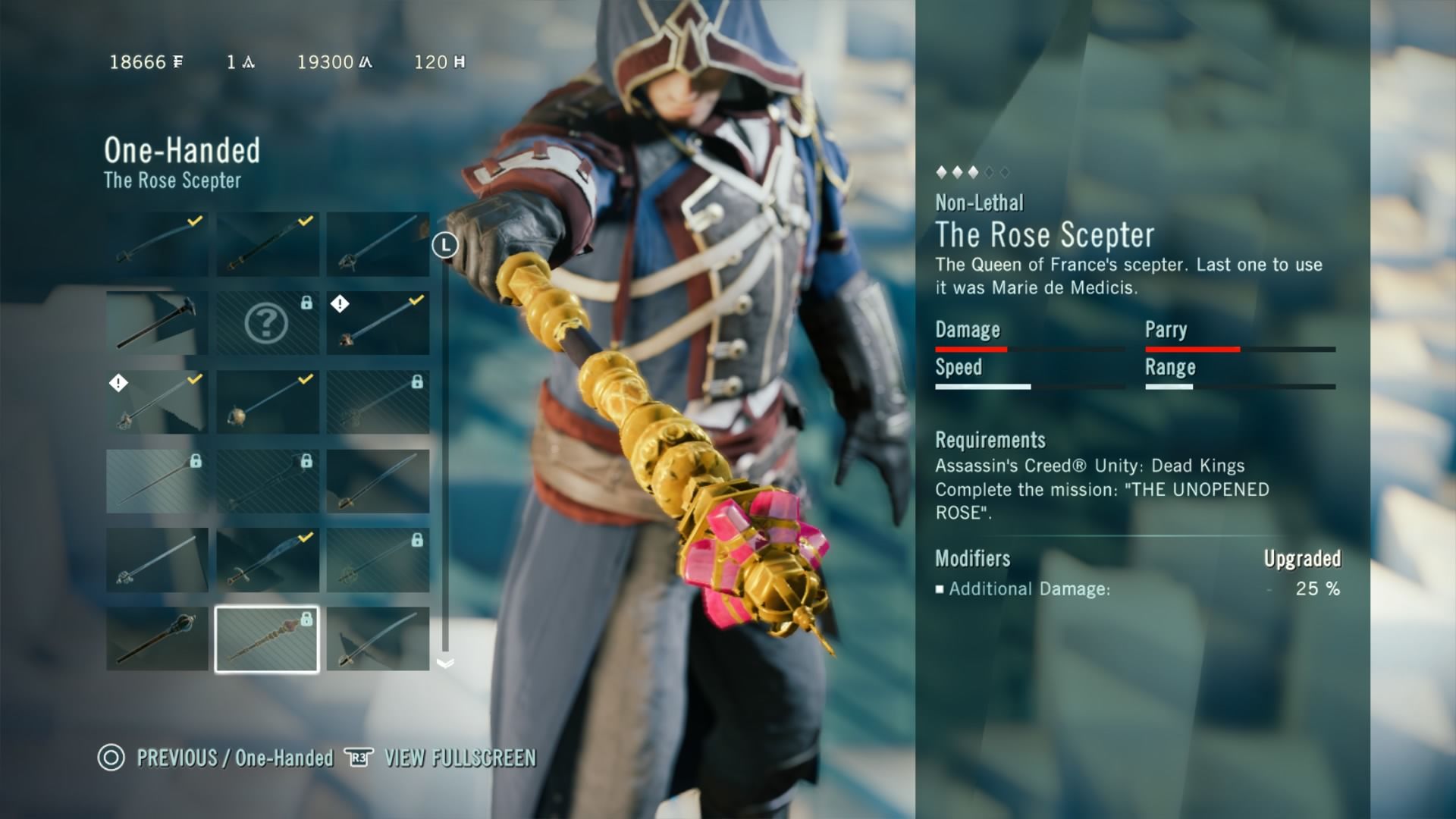Open VIEW FULLSCREEN for the weapon
1456x819 pixels.
tap(441, 758)
